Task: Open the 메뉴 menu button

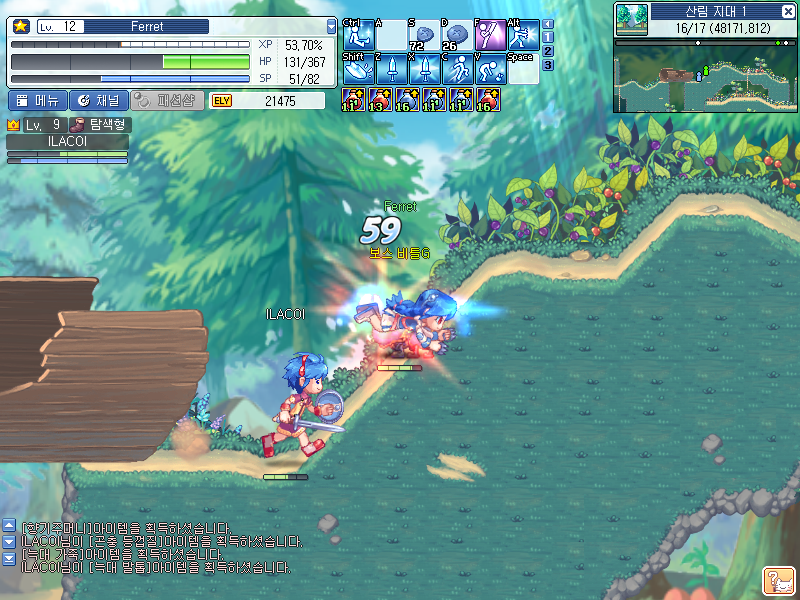Action: (38, 100)
